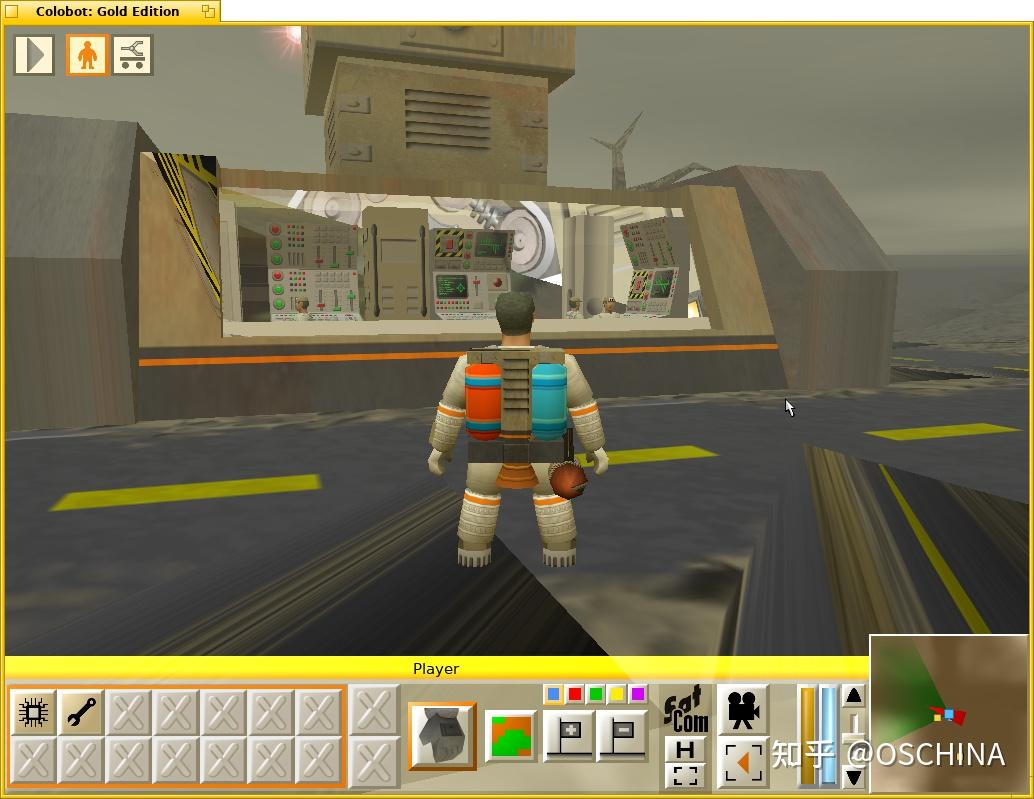1034x799 pixels.
Task: Toggle the movie camera view button
Action: (742, 709)
